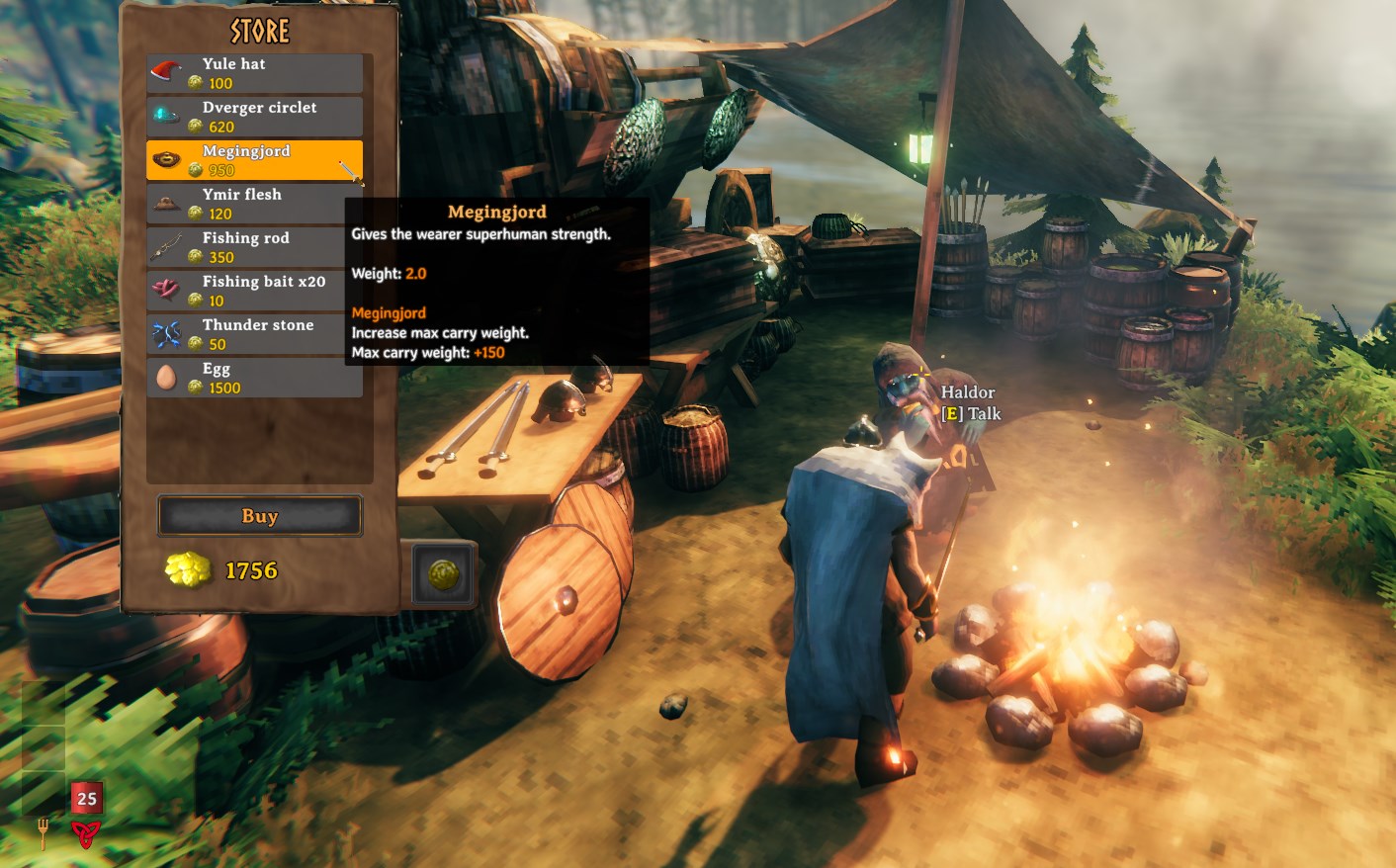Pick the Egg item for 1500
Screen dimensions: 1396x868
(x=255, y=378)
